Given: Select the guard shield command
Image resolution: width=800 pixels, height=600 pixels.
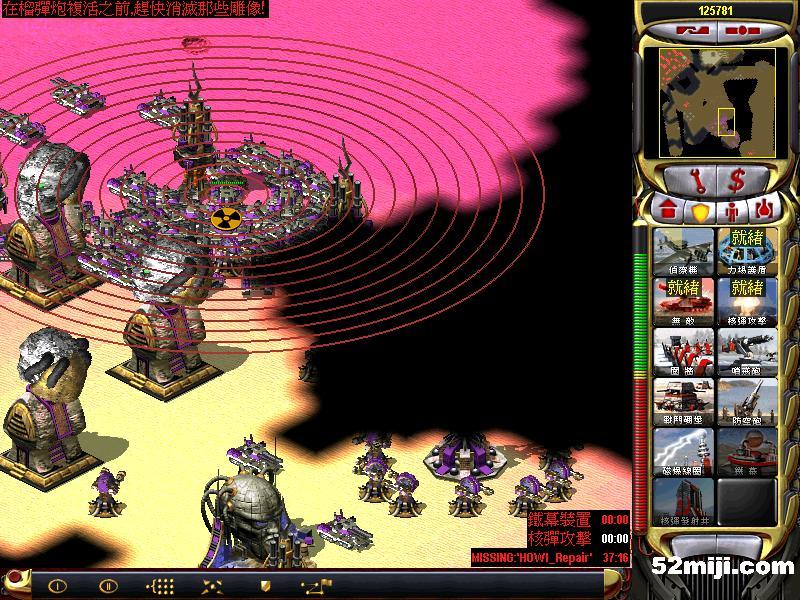Looking at the screenshot, I should coord(265,586).
